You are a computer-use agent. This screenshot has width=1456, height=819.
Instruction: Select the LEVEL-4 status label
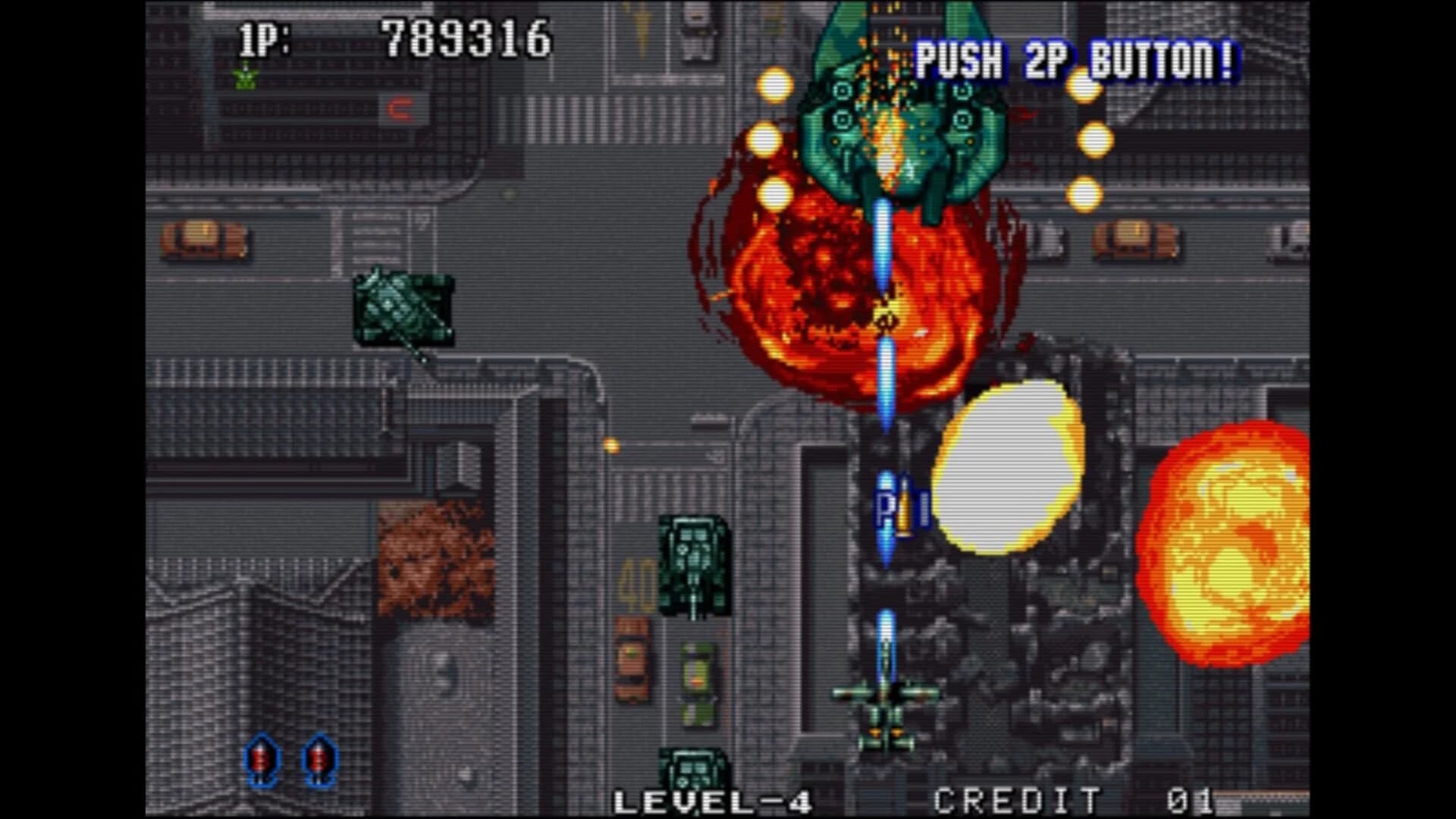713,798
